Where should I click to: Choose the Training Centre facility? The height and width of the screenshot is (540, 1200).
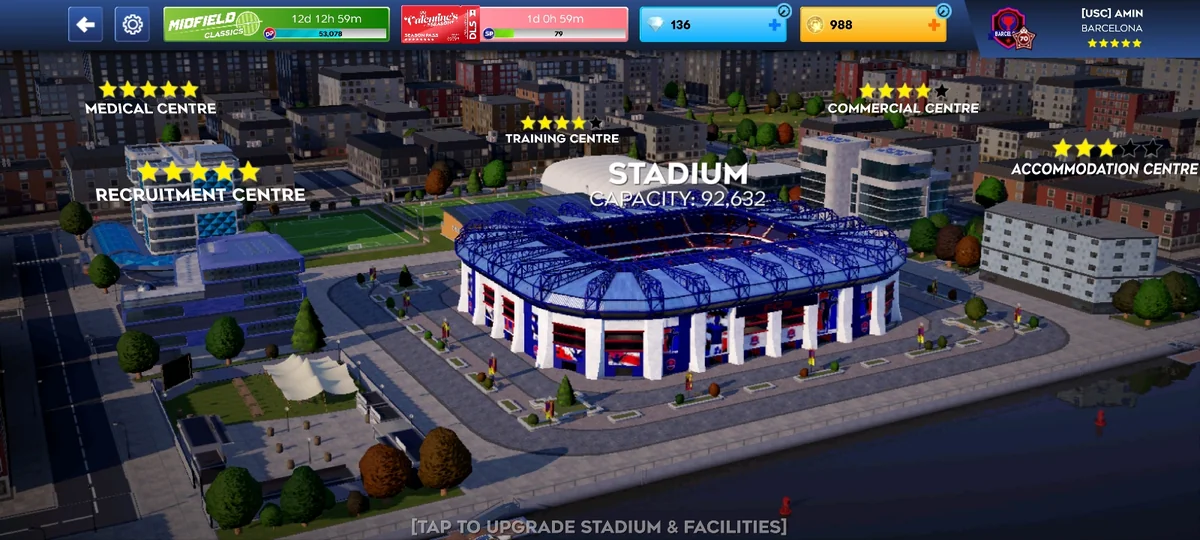click(x=562, y=138)
